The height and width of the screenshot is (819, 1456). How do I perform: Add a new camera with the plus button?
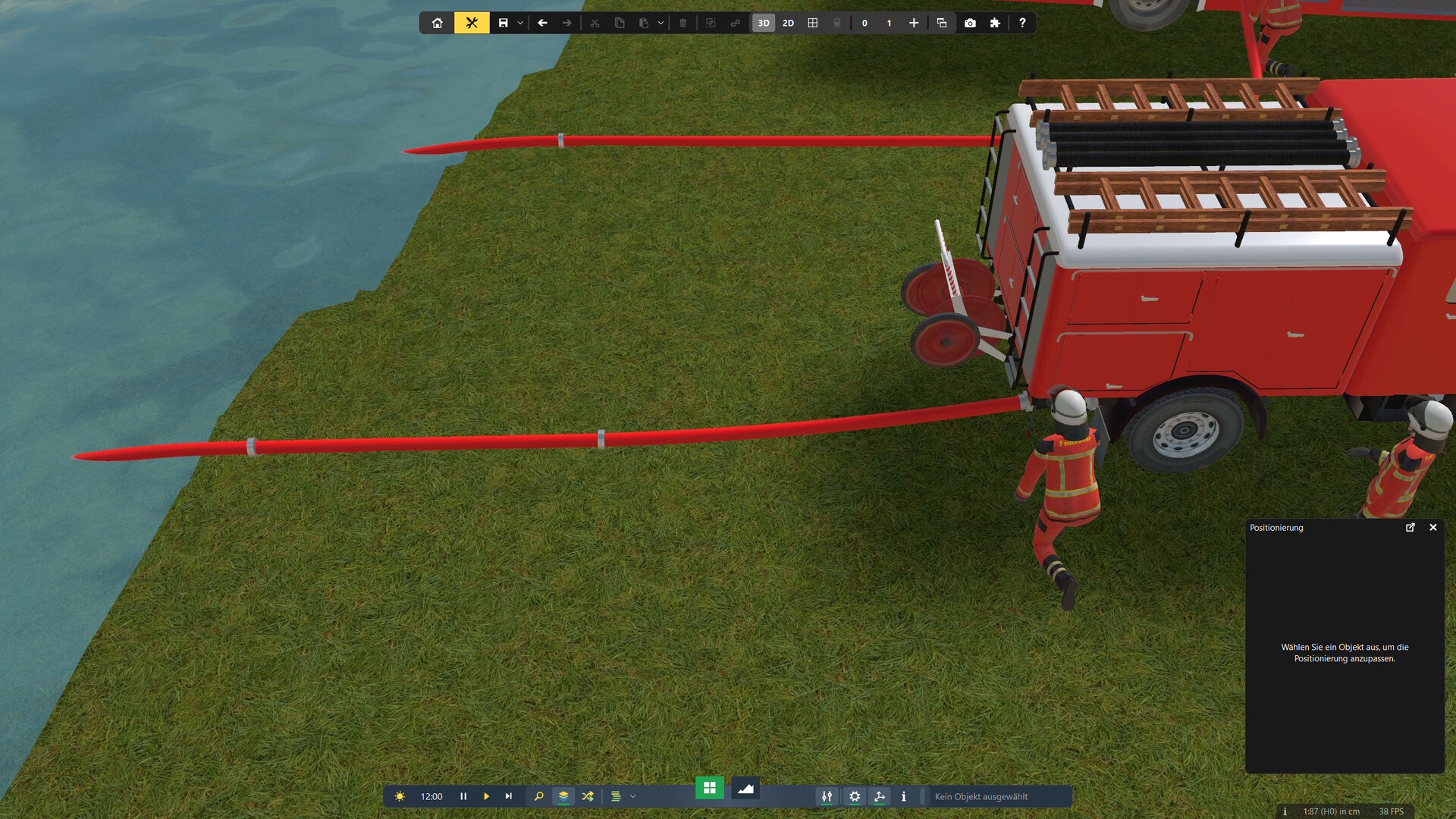pos(914,23)
